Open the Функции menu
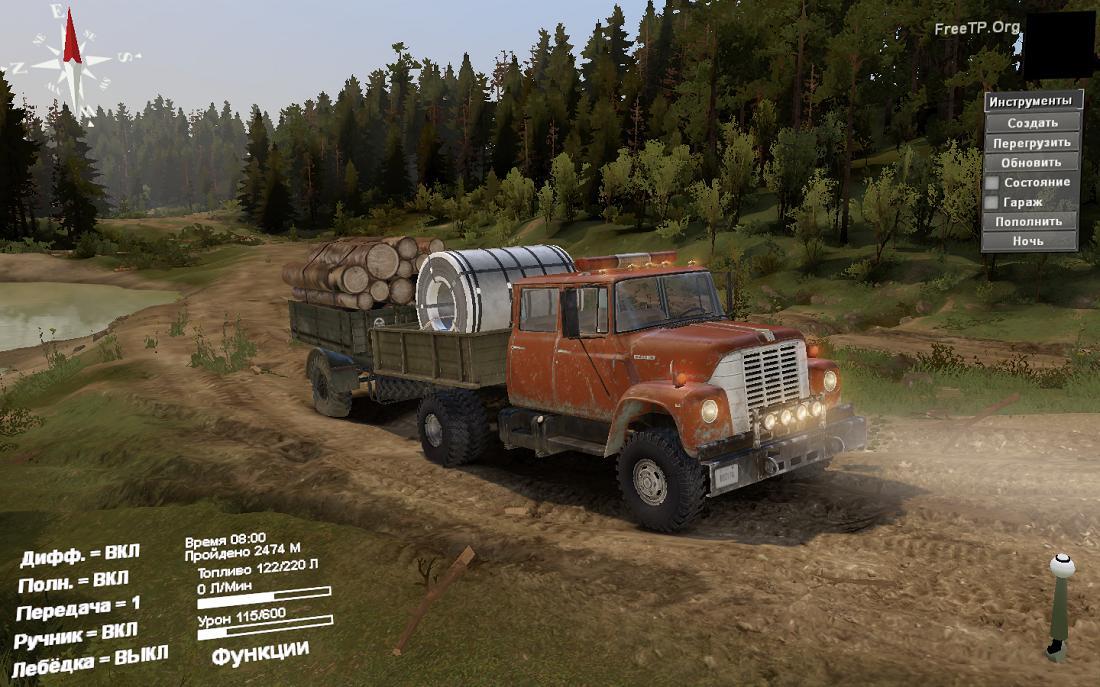The image size is (1100, 687). [260, 651]
